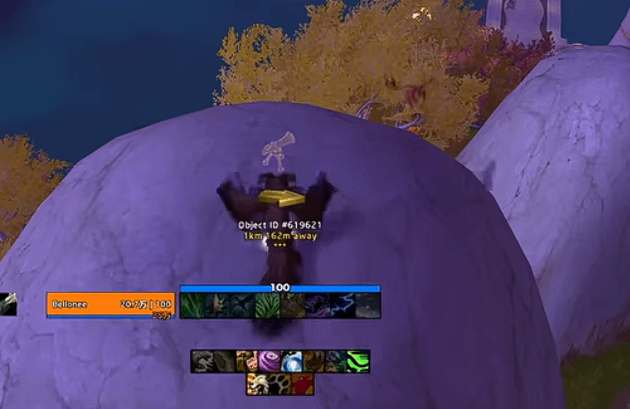The height and width of the screenshot is (409, 630).
Task: Activate the bright green striped ability
Action: (358, 361)
